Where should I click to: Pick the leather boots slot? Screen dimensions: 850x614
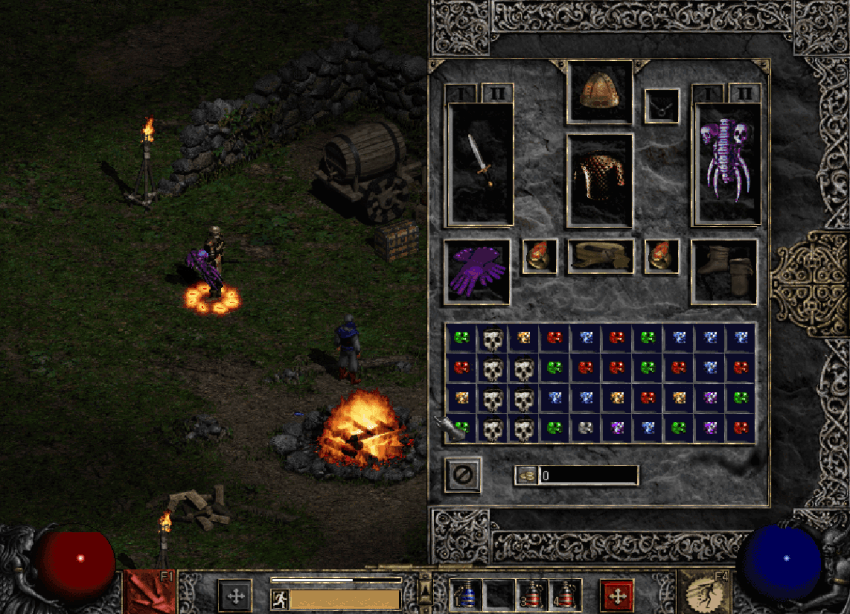[724, 271]
